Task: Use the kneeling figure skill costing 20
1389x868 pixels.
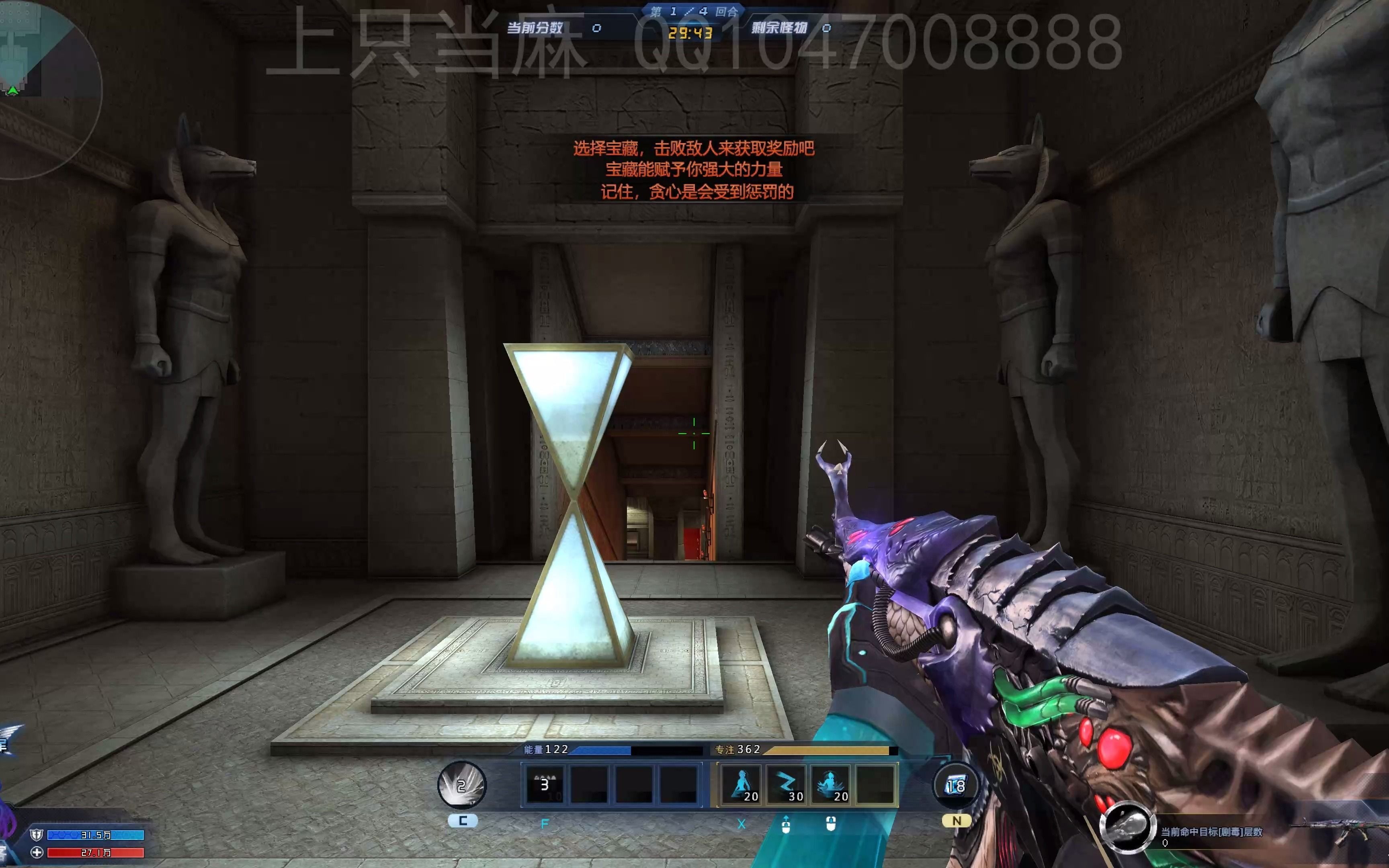Action: 742,785
